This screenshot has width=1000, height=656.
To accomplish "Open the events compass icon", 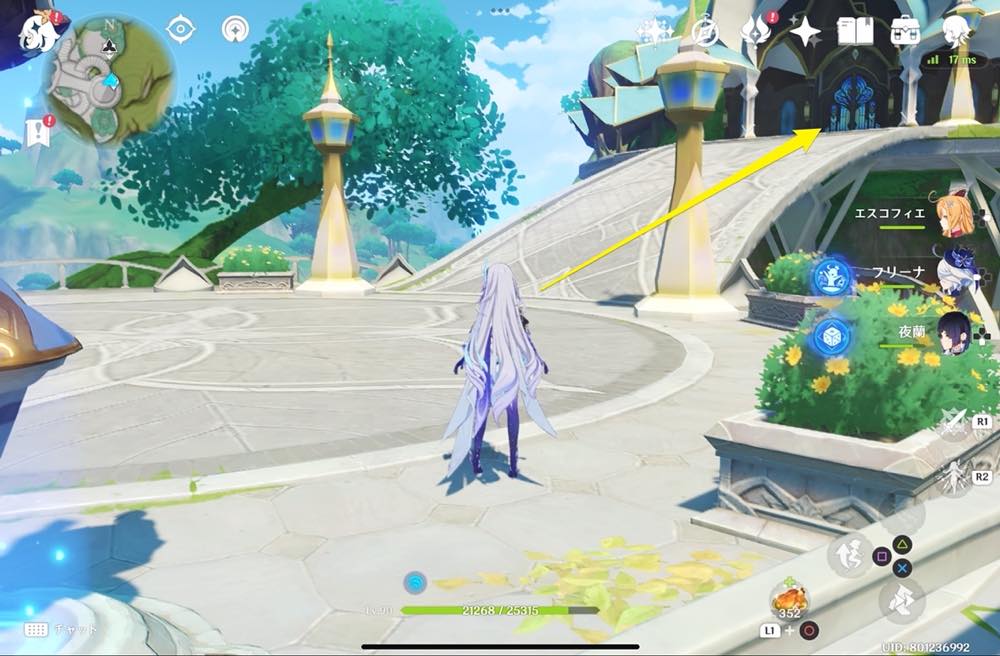I will [x=706, y=31].
